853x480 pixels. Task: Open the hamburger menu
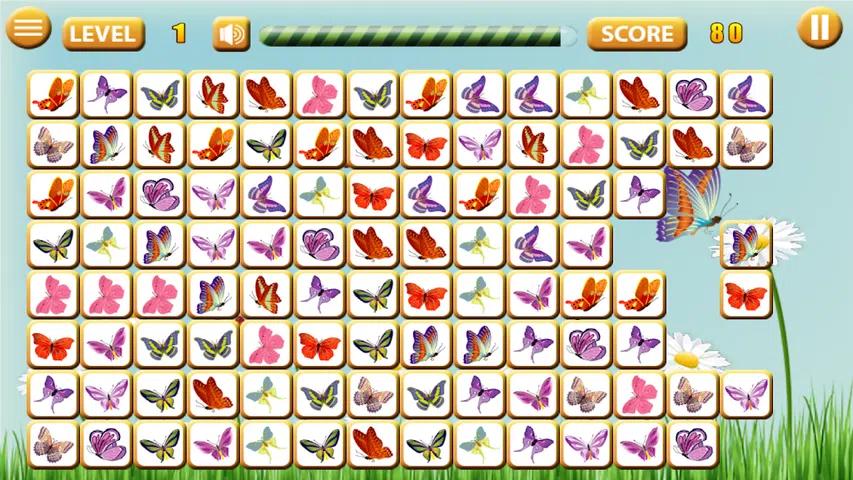coord(29,28)
